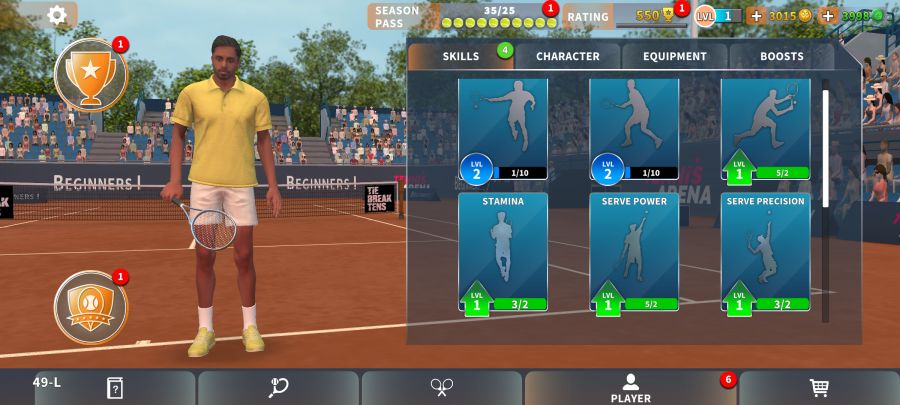Open the crossed rackets match menu

coord(442,388)
